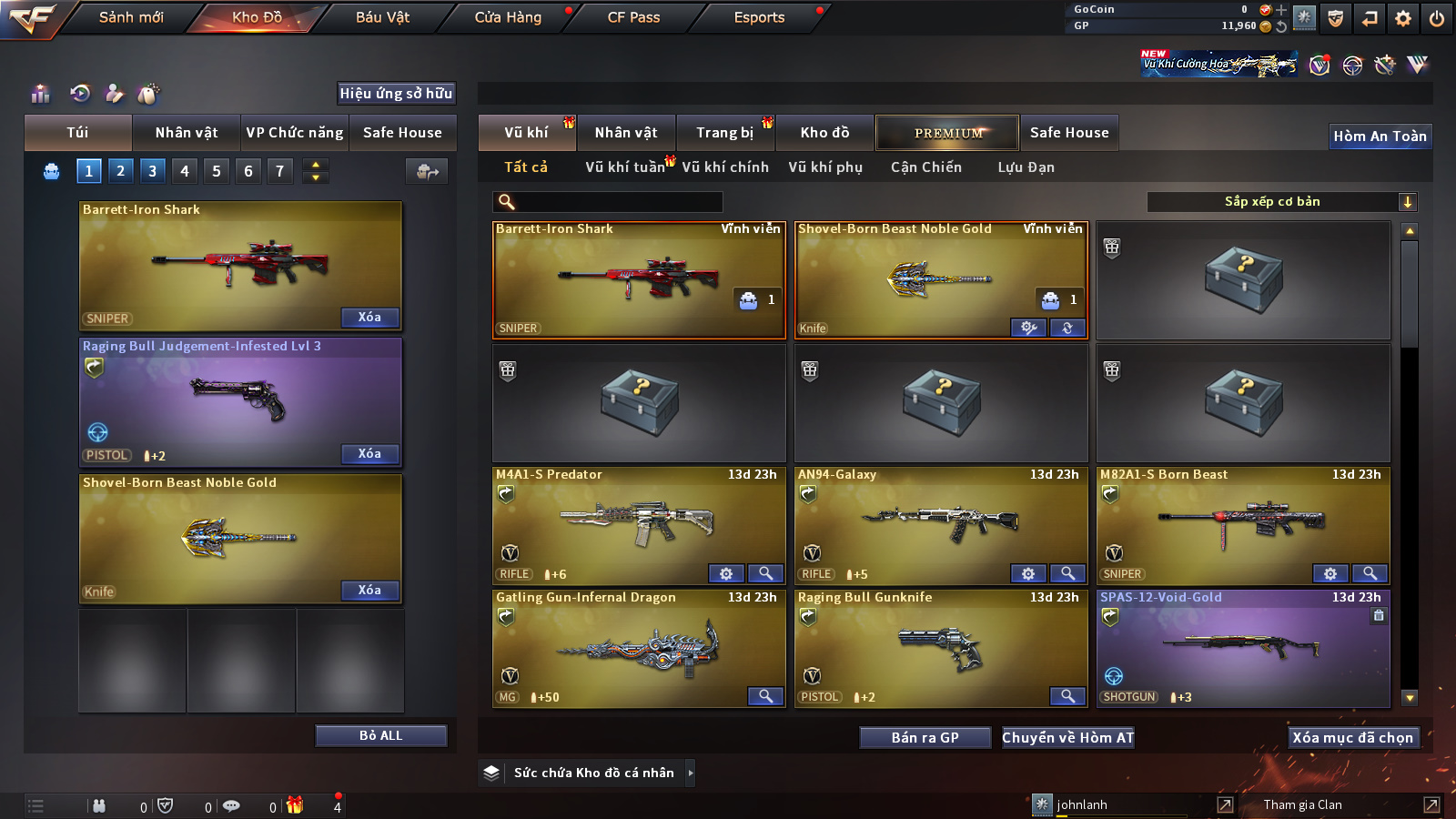The height and width of the screenshot is (819, 1456).
Task: Open the Báu Vật menu
Action: tap(382, 17)
